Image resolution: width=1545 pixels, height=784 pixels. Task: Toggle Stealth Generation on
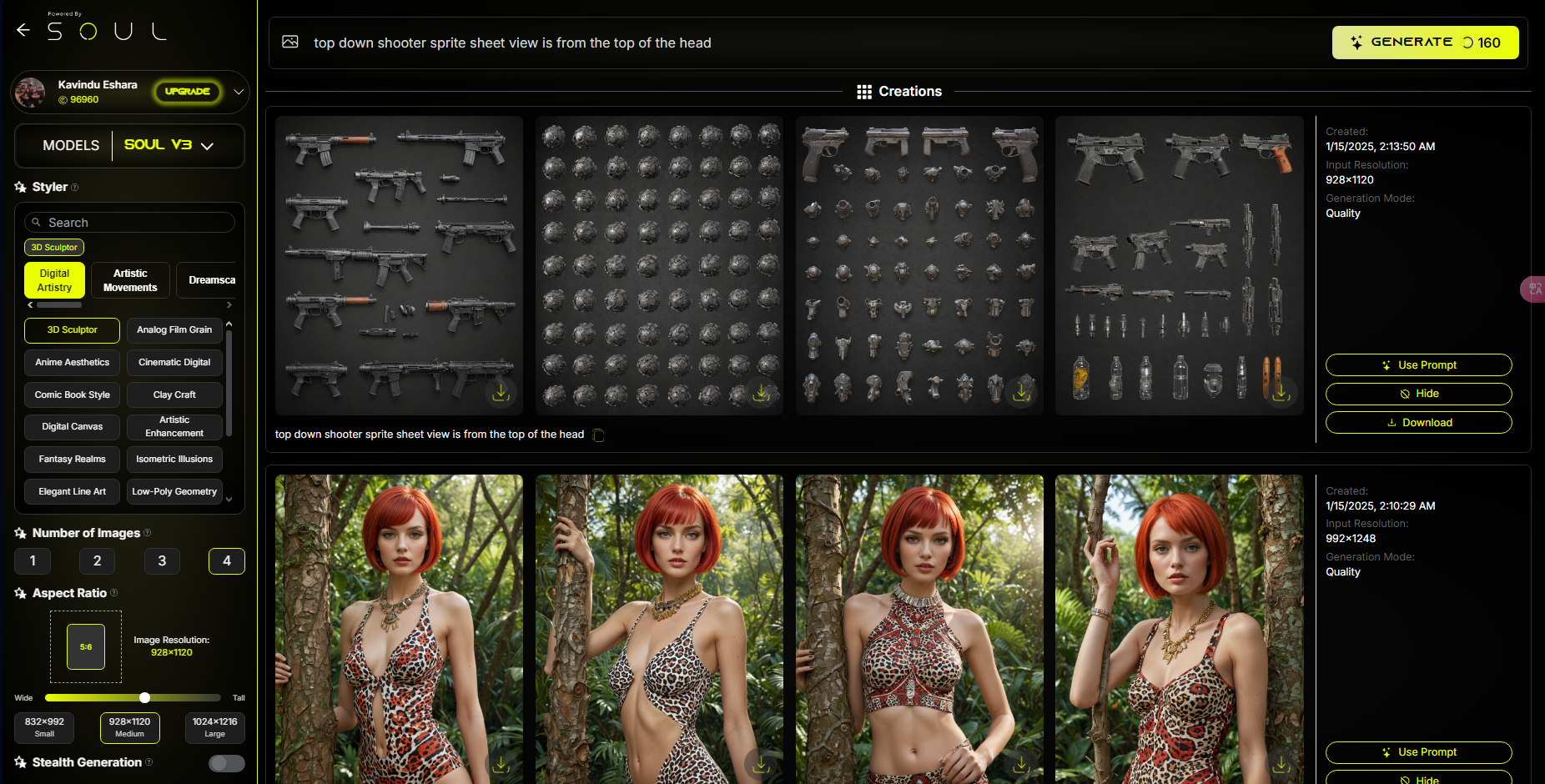pyautogui.click(x=226, y=763)
